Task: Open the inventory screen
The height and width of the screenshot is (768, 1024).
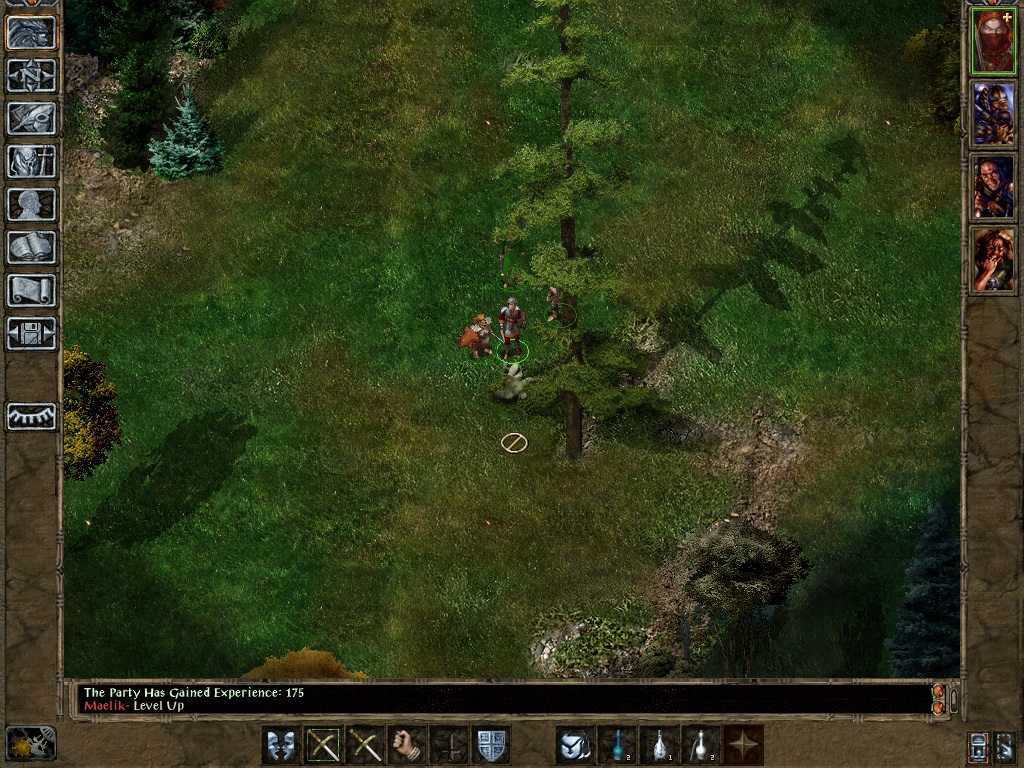Action: (x=32, y=162)
